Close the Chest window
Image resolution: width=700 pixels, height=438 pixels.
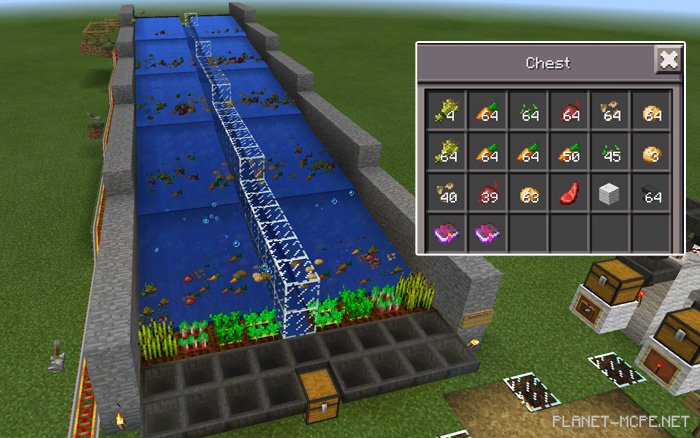[x=667, y=61]
